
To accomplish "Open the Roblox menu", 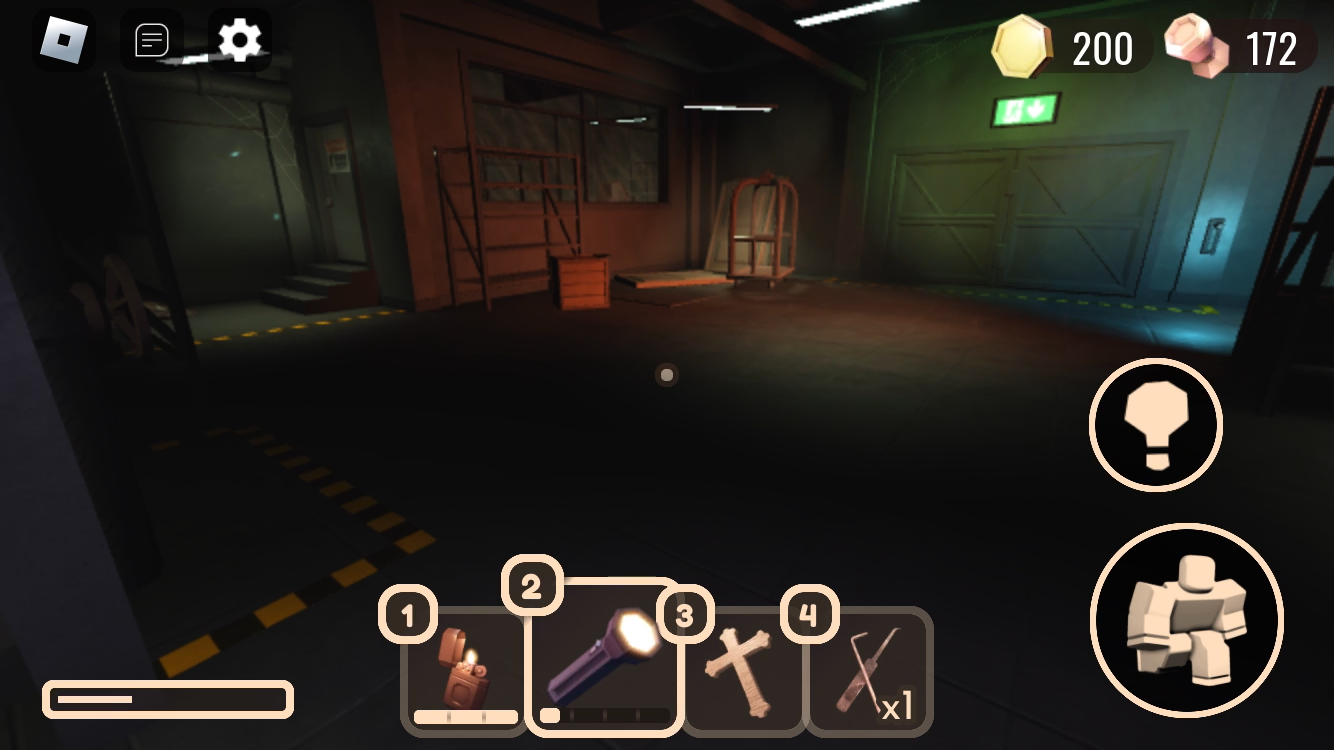I will click(x=64, y=40).
